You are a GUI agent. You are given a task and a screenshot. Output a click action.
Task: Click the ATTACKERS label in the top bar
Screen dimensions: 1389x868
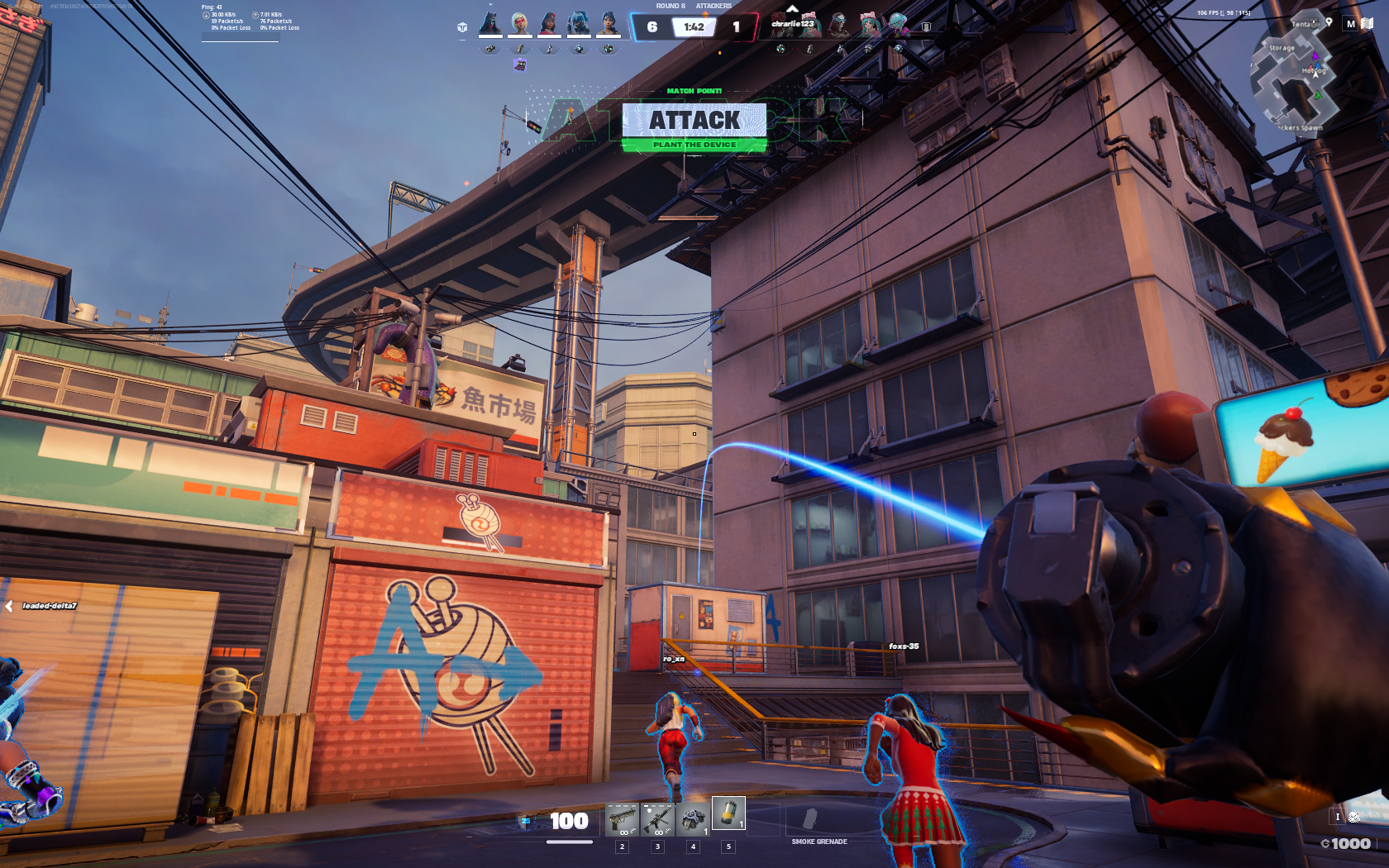pyautogui.click(x=714, y=5)
